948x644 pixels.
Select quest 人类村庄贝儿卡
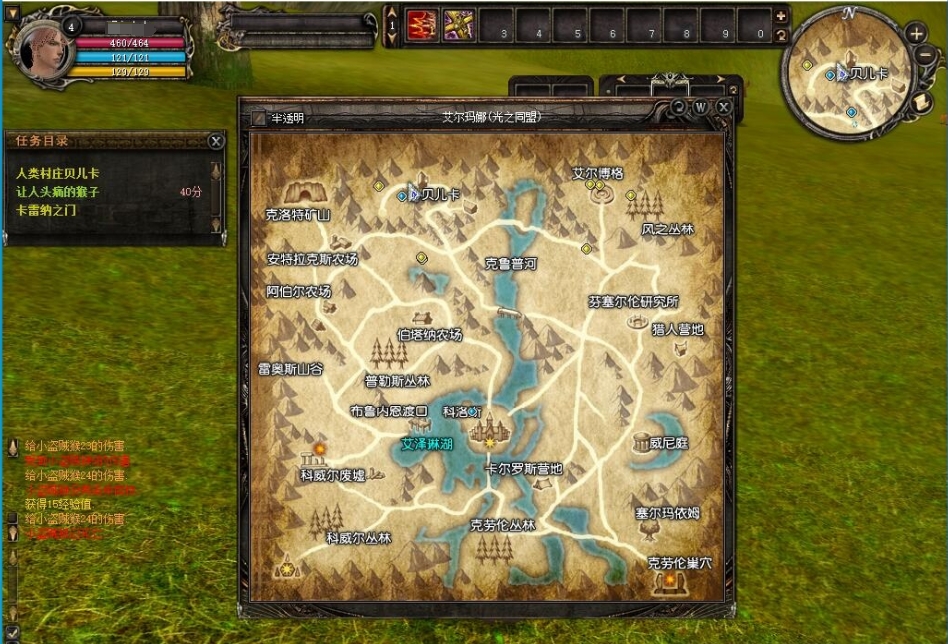pyautogui.click(x=58, y=172)
